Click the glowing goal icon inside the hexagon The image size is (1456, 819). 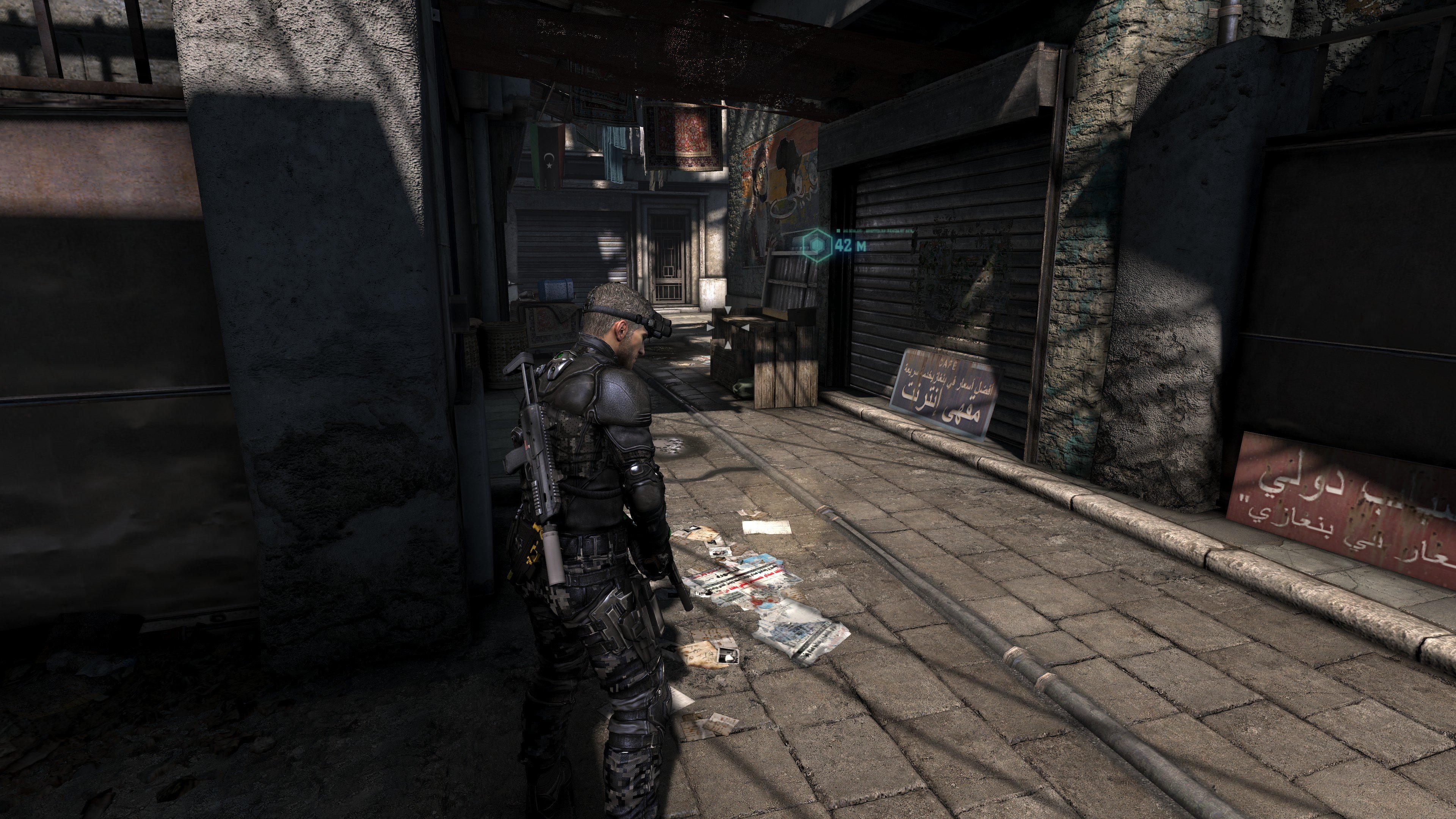[x=817, y=247]
